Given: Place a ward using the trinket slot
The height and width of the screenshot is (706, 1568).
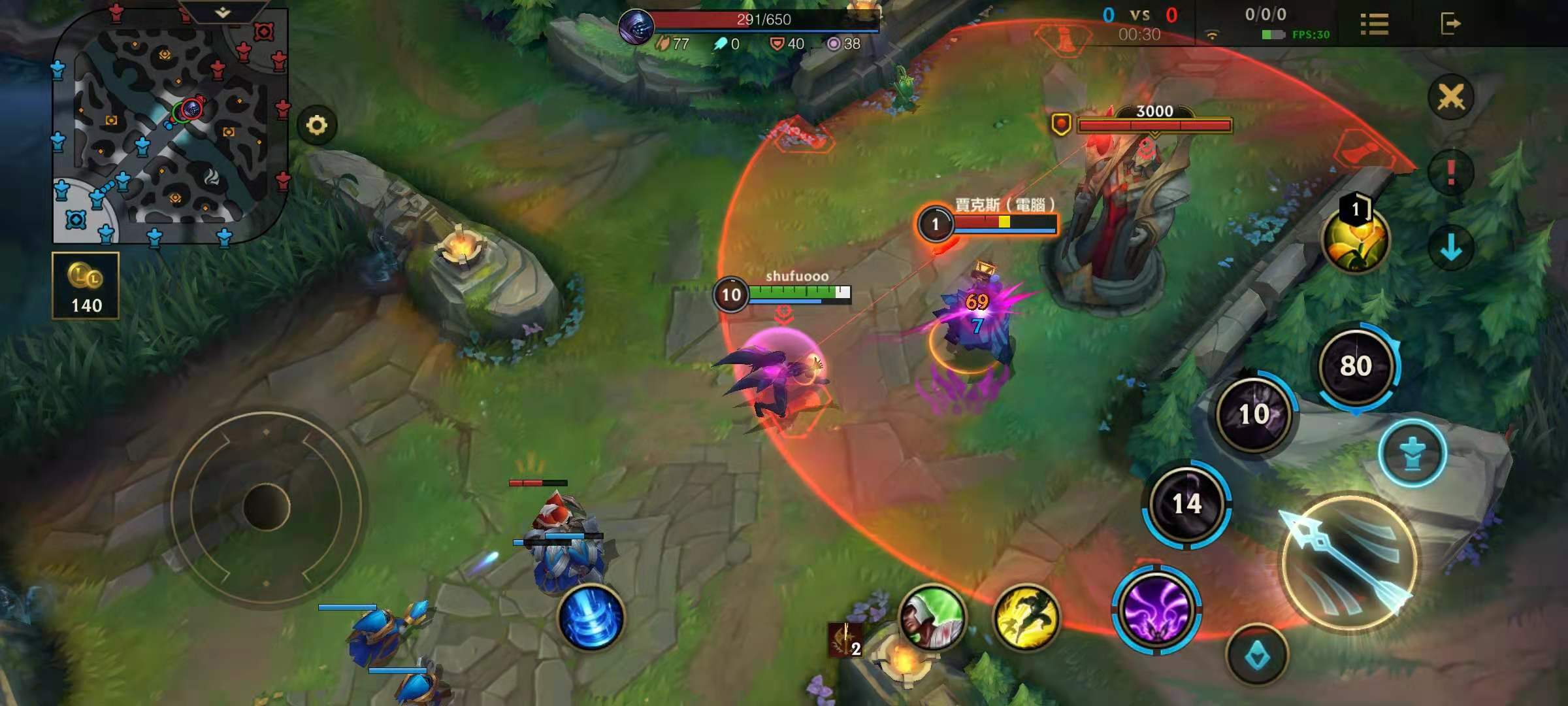Looking at the screenshot, I should [x=846, y=639].
